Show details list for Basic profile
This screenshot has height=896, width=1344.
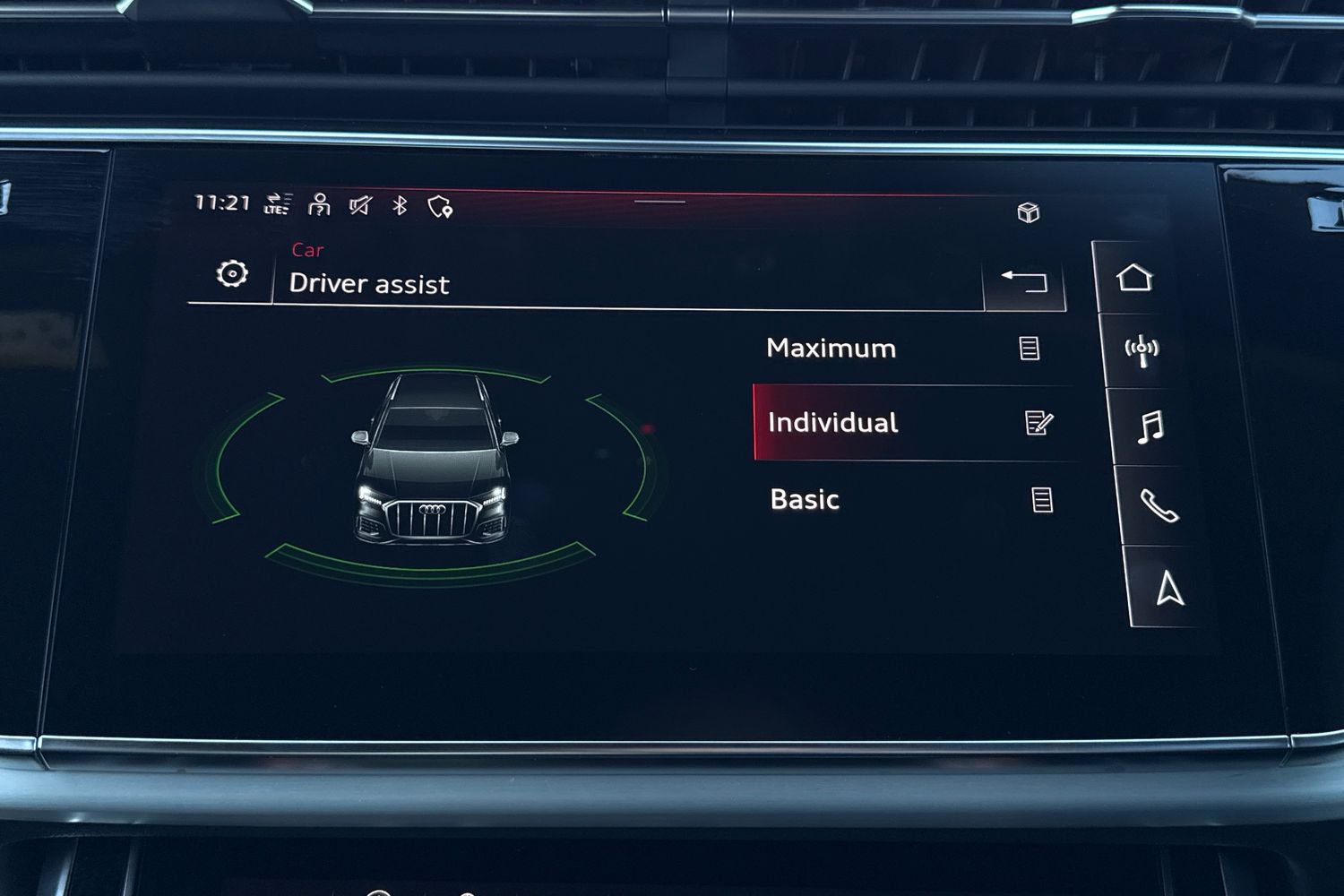(x=1041, y=499)
